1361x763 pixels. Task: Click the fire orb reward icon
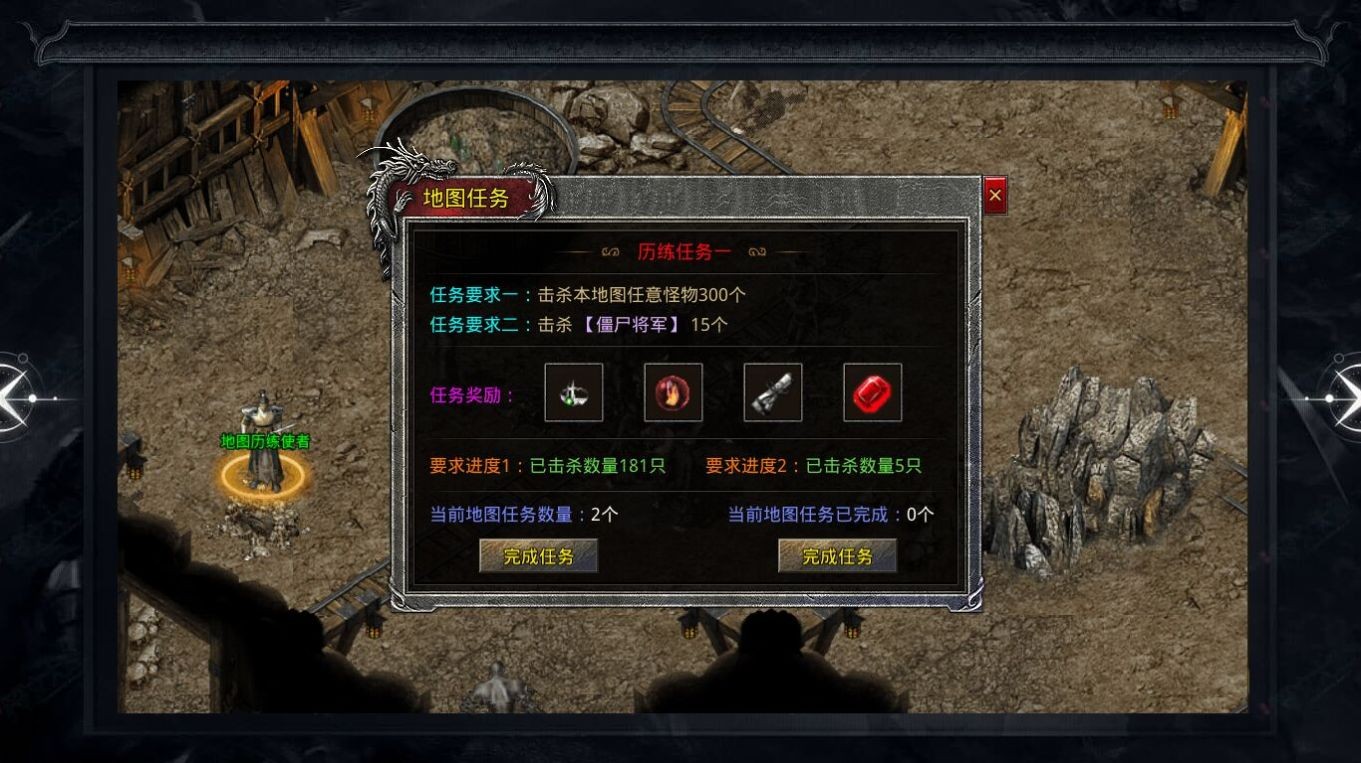click(x=673, y=392)
